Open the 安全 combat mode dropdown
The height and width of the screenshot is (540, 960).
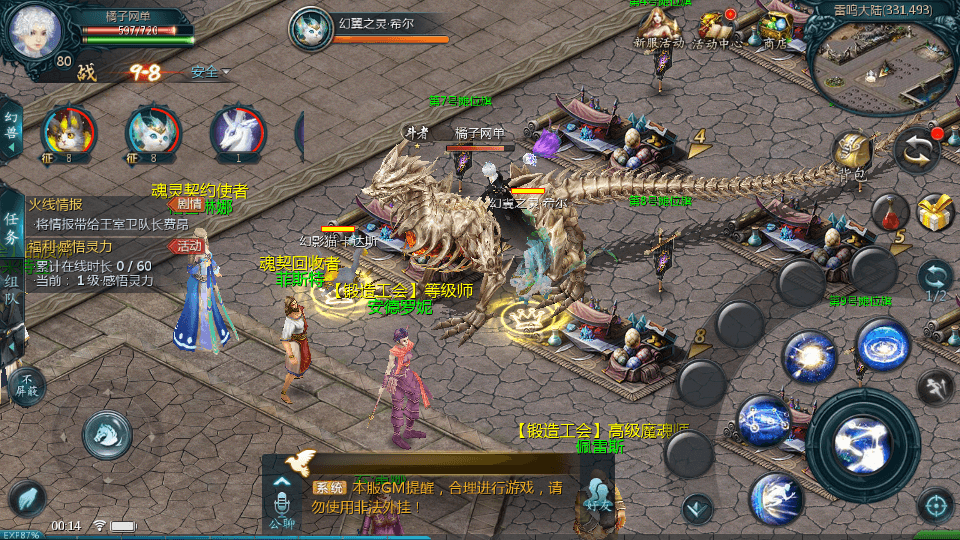[210, 72]
